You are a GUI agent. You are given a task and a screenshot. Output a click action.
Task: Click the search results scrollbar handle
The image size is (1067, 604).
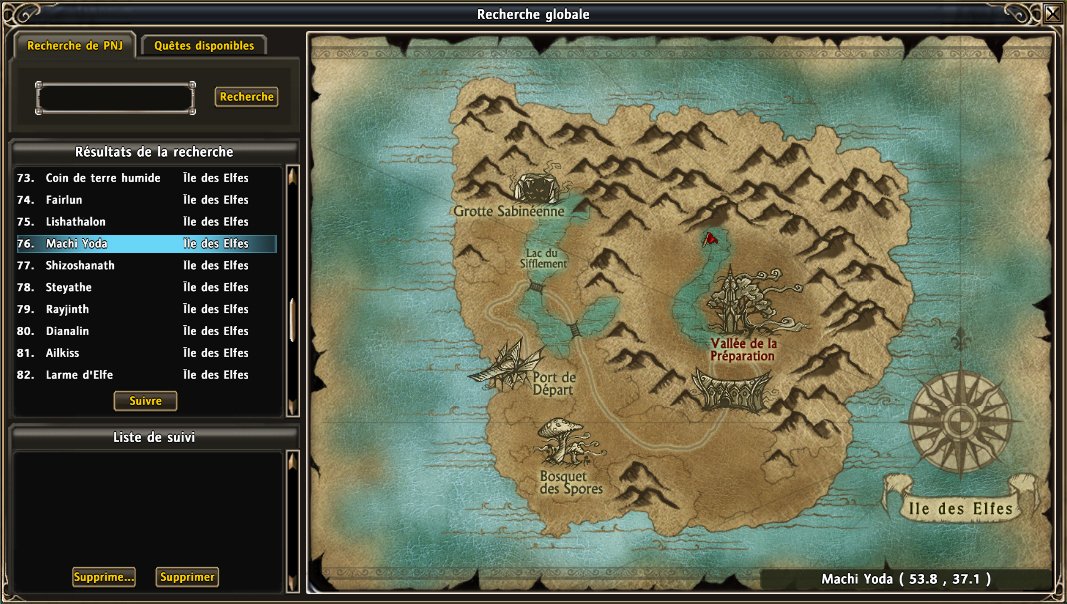tap(292, 320)
